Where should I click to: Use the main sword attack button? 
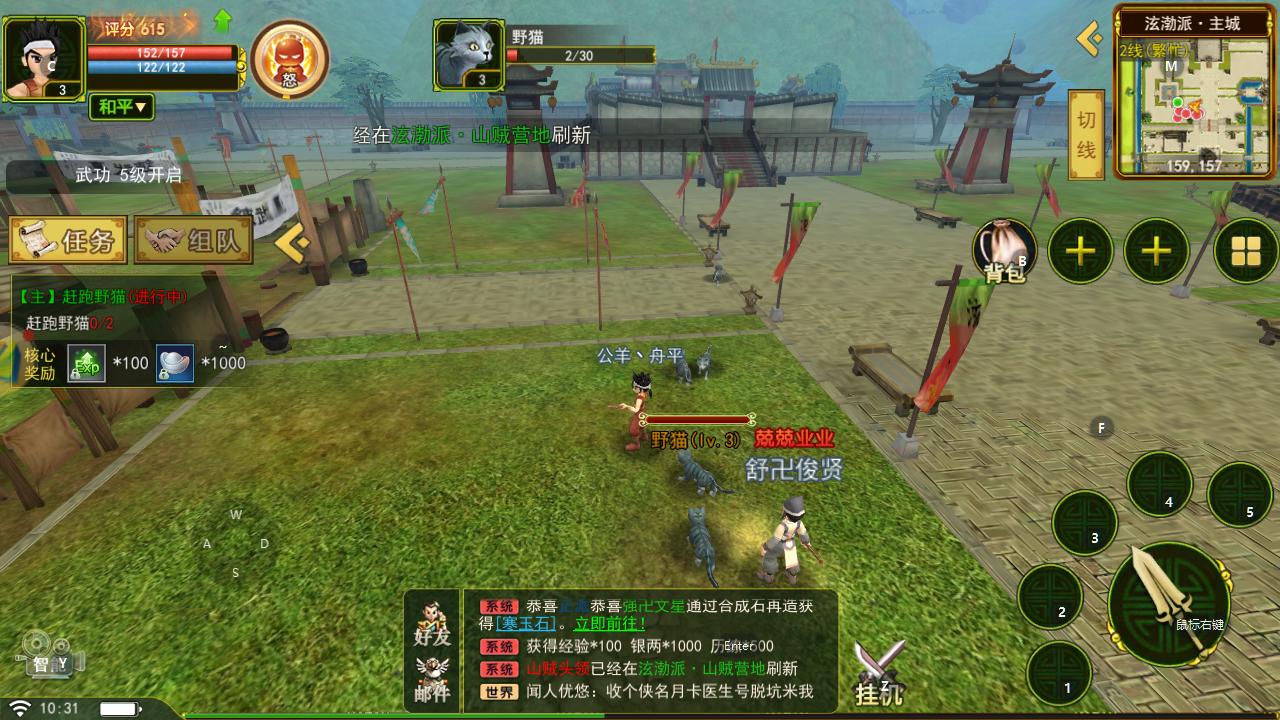click(x=1169, y=604)
